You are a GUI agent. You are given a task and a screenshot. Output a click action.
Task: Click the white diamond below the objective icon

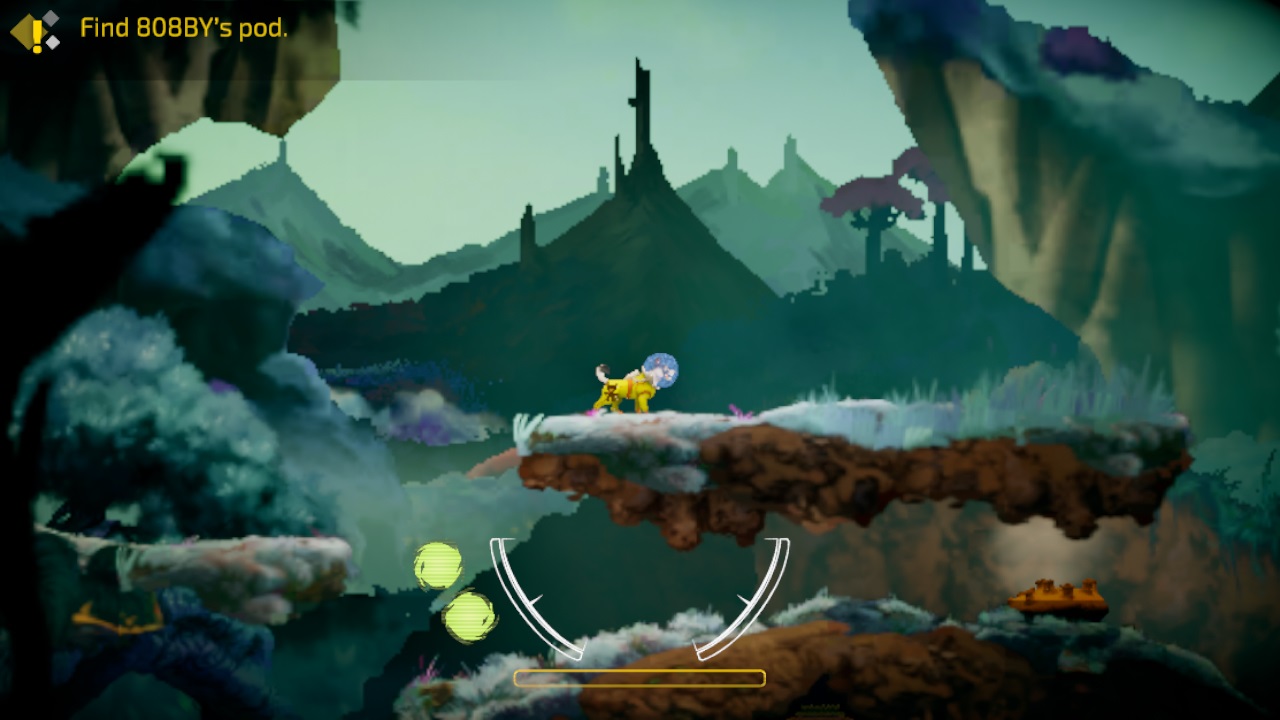(x=52, y=42)
